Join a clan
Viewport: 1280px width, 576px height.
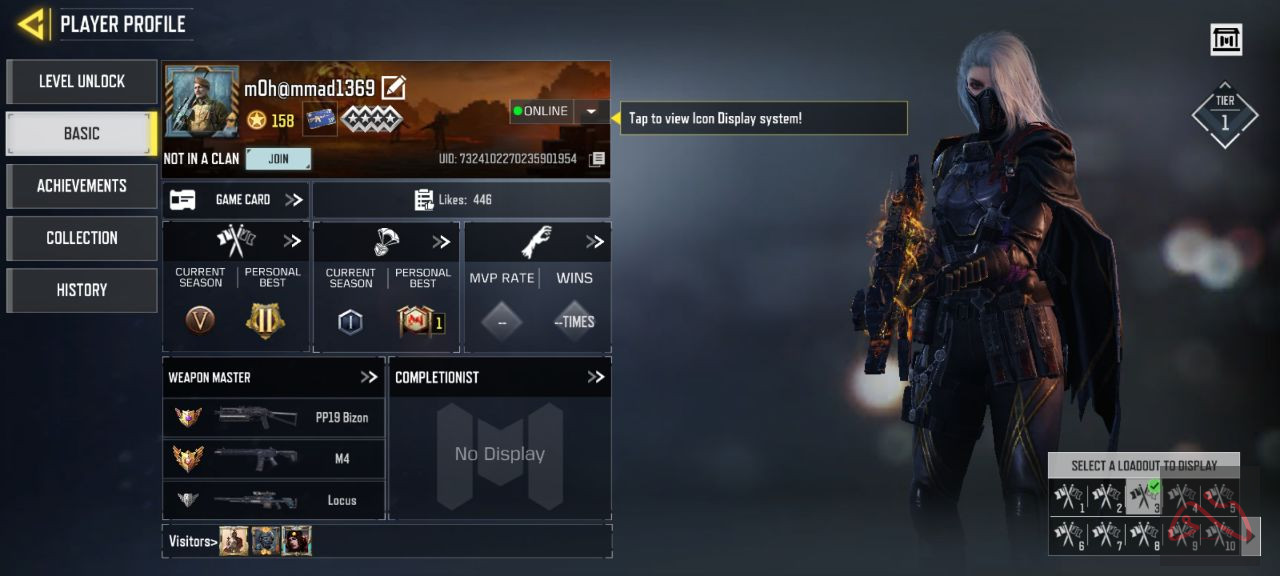(x=278, y=159)
